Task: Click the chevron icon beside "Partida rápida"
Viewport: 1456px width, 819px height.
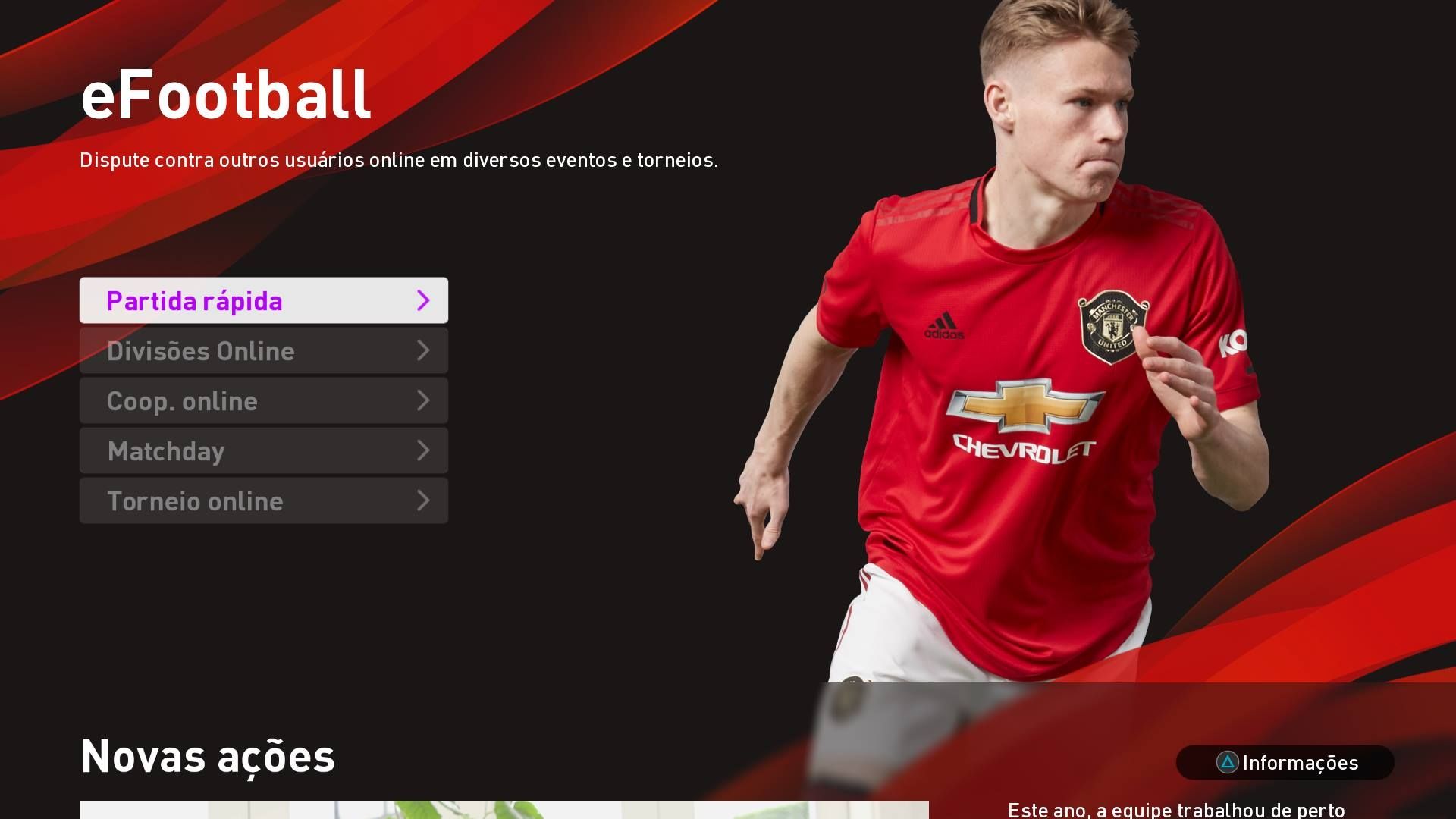Action: [424, 300]
